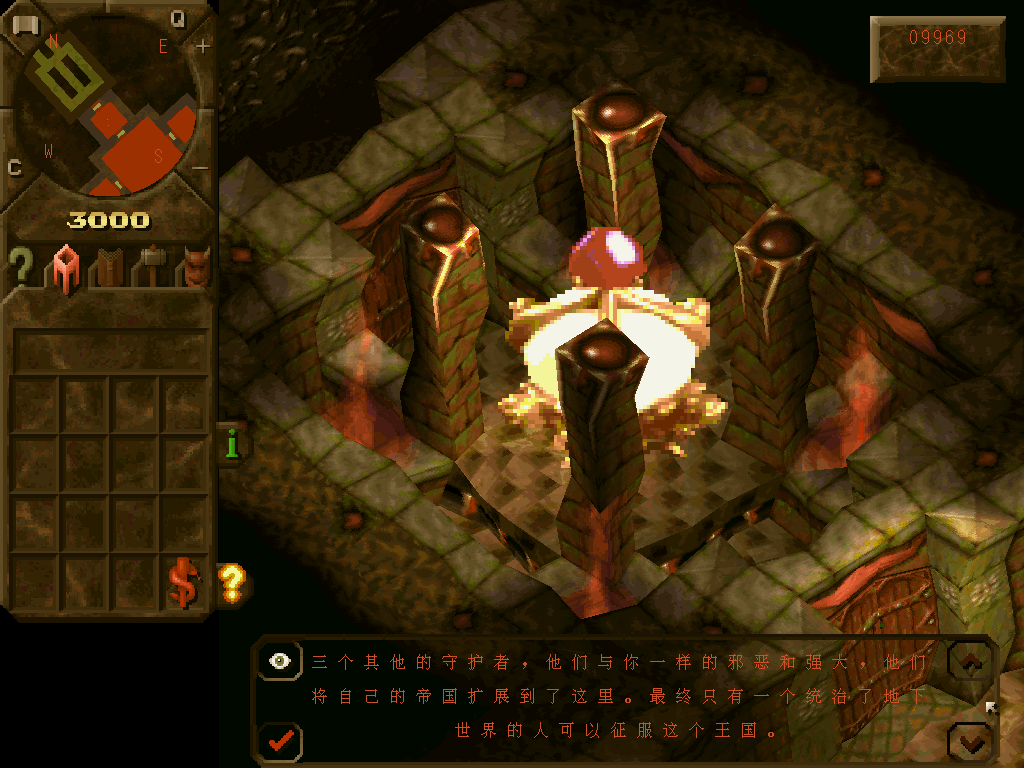Open the yellow question mark objective button
1024x768 pixels.
[x=232, y=580]
